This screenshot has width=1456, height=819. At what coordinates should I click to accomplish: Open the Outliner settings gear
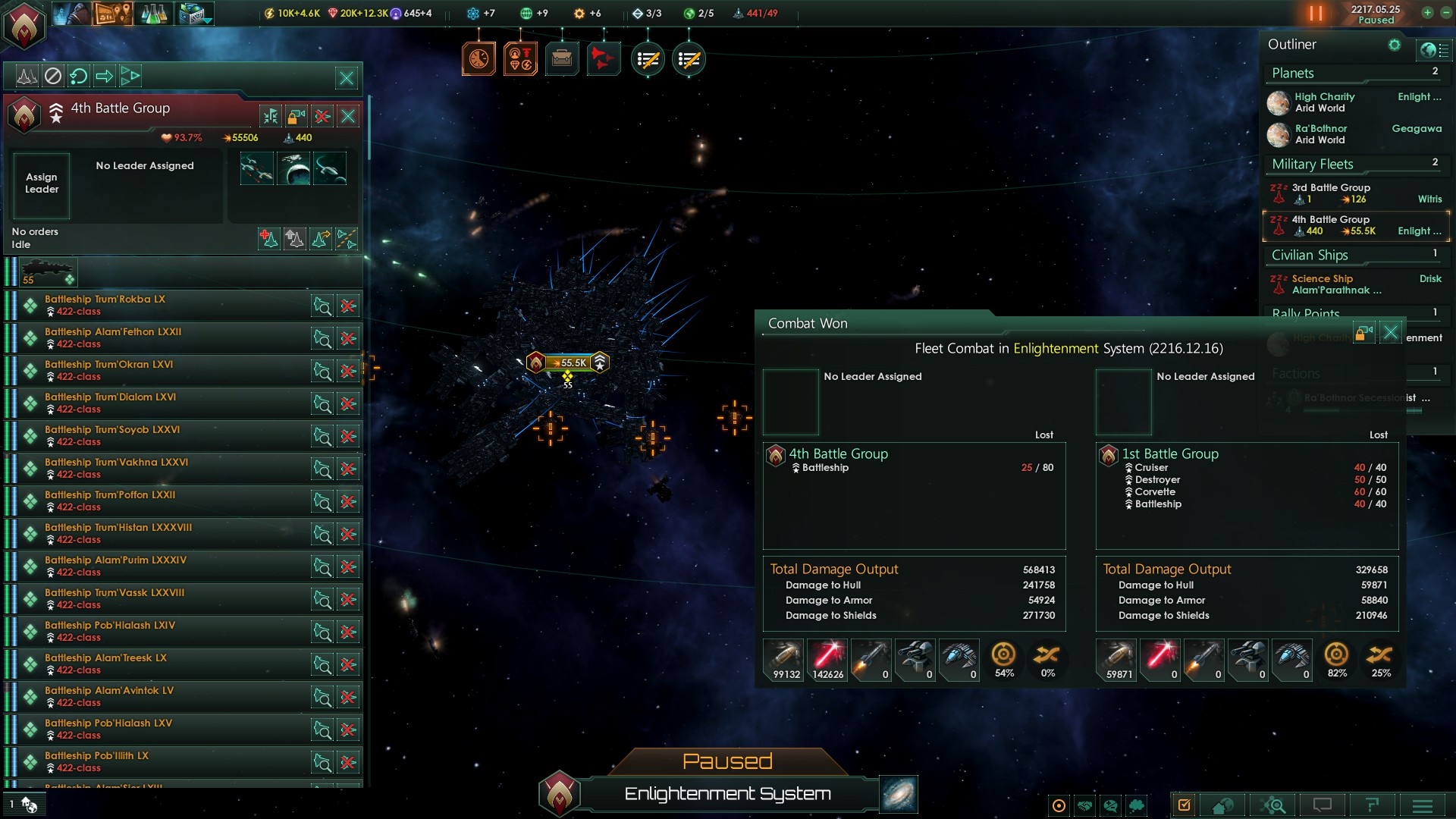point(1394,45)
